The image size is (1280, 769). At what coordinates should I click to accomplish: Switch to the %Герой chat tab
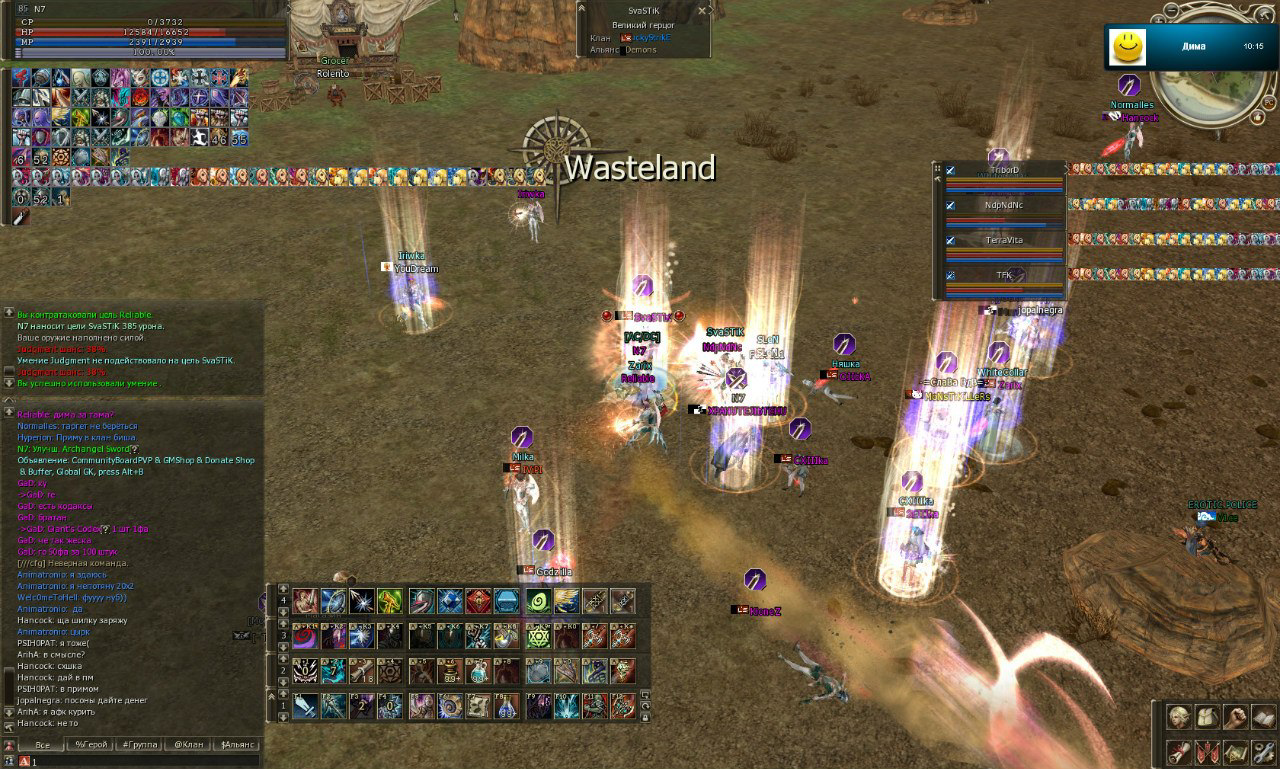(x=92, y=744)
